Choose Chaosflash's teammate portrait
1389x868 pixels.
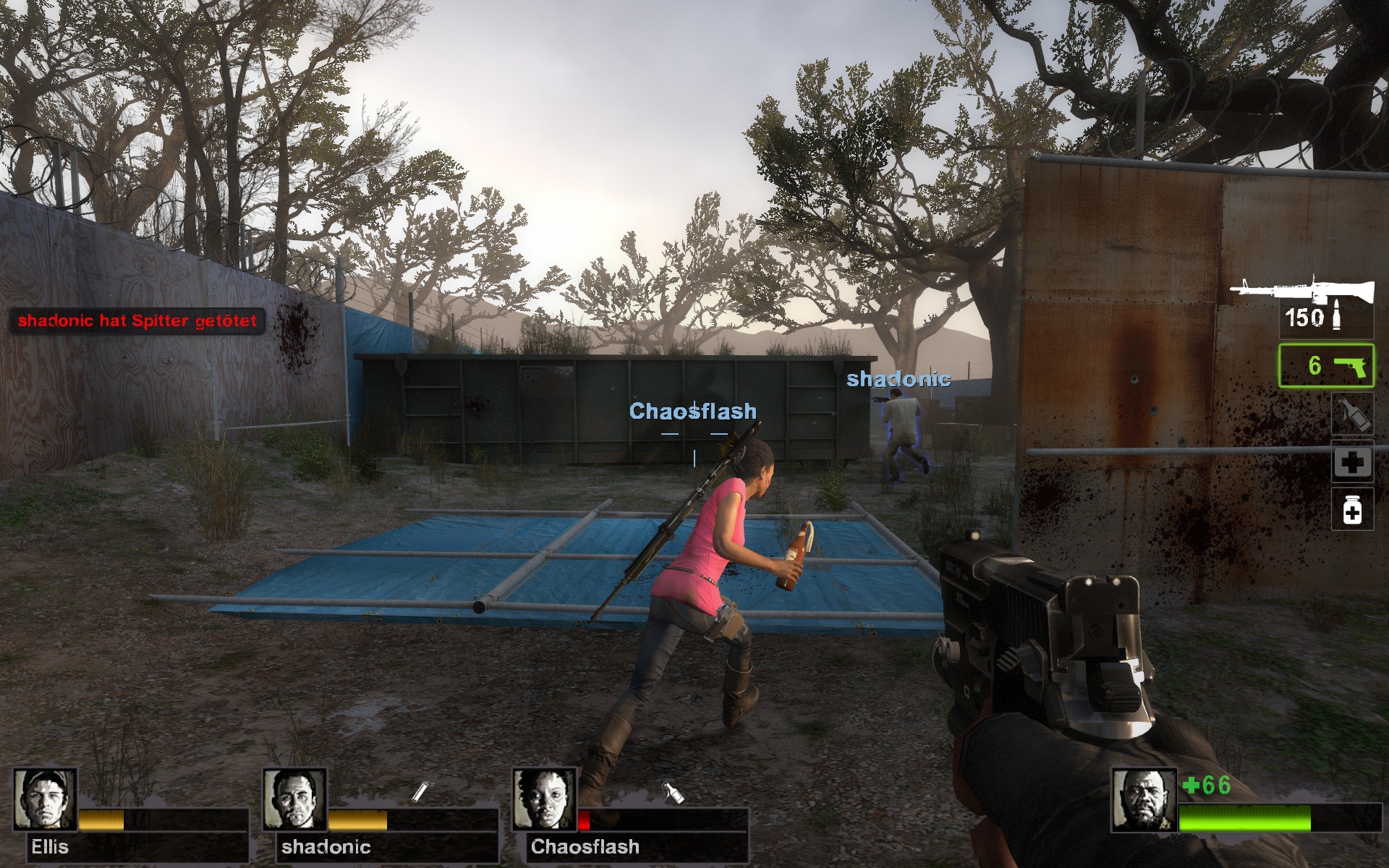coord(544,799)
